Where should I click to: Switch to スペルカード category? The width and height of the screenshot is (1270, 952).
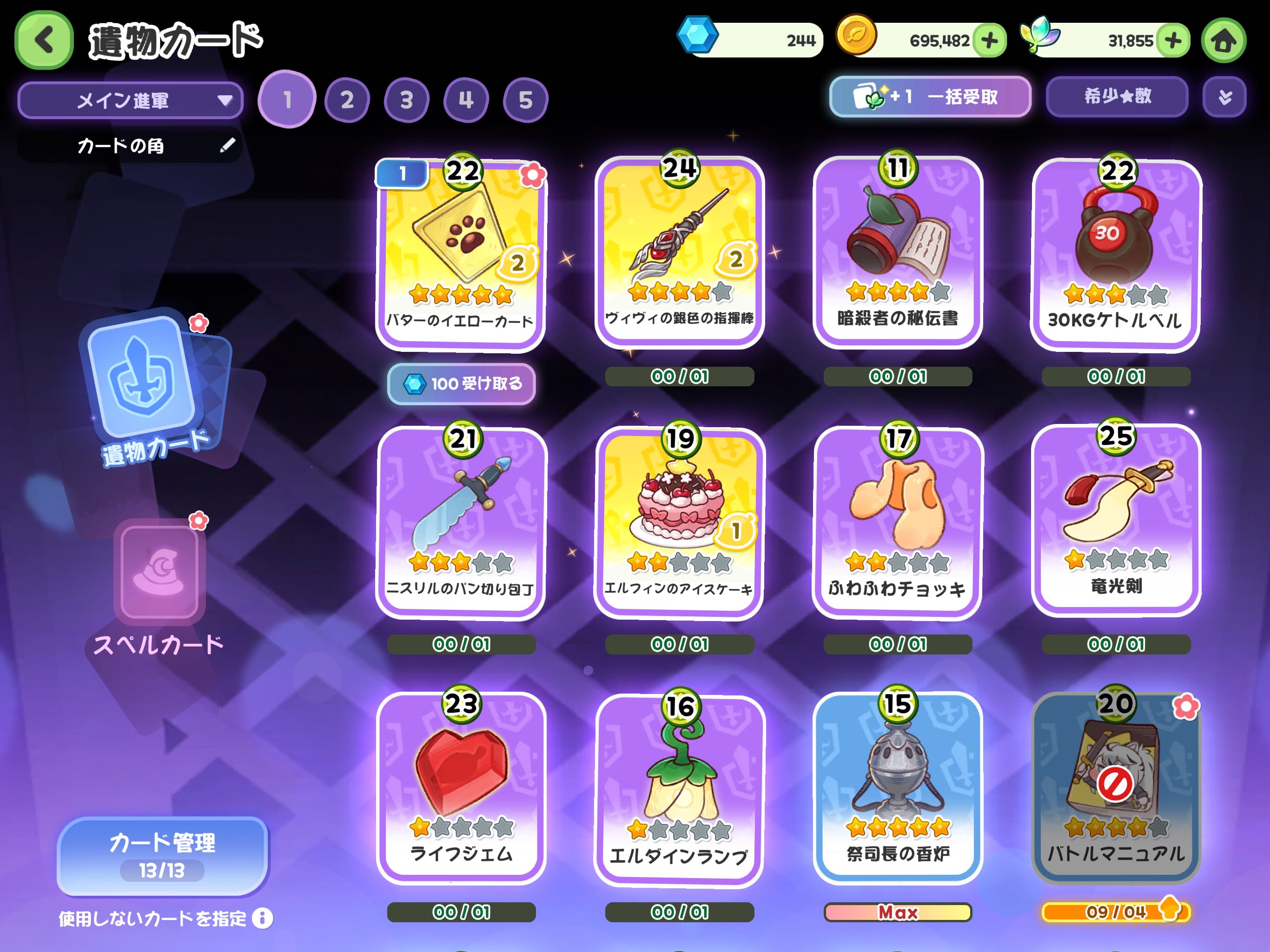click(159, 586)
